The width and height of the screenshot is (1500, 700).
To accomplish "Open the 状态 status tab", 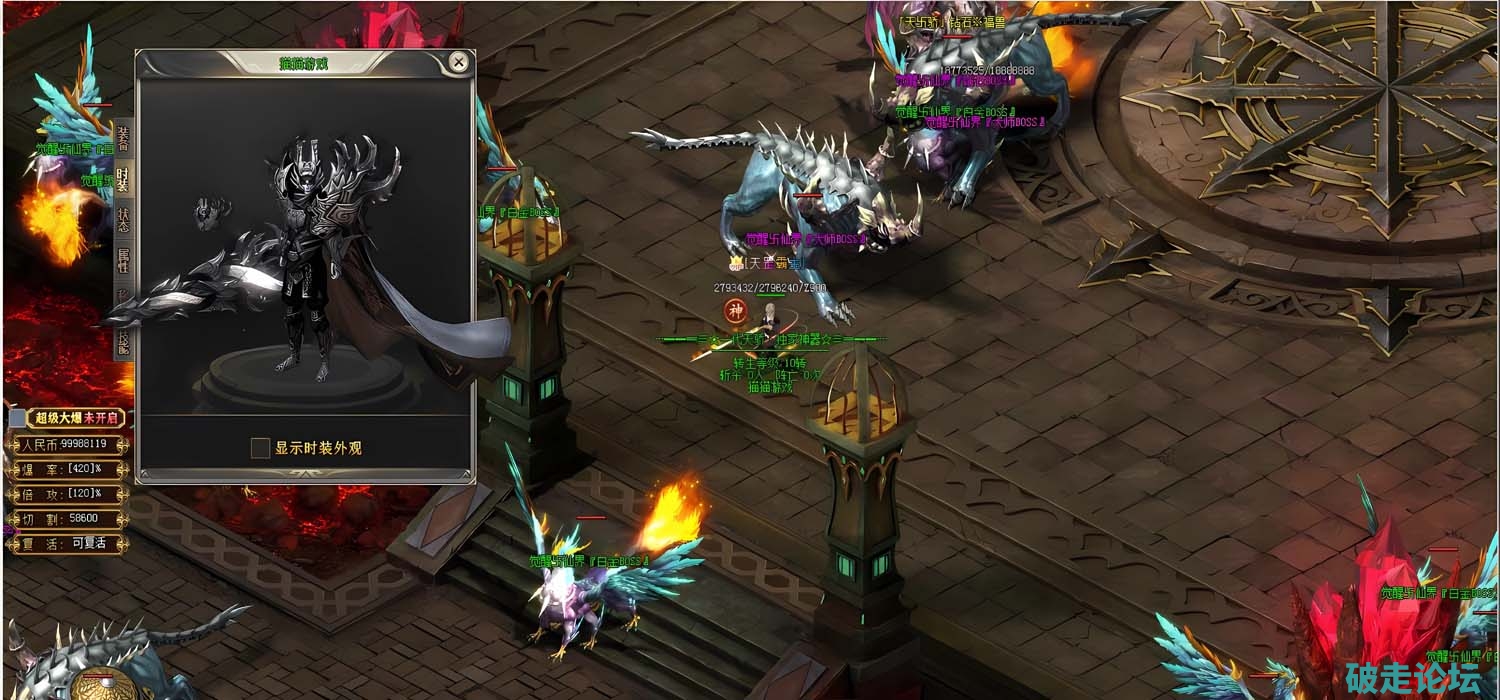I will [x=123, y=220].
